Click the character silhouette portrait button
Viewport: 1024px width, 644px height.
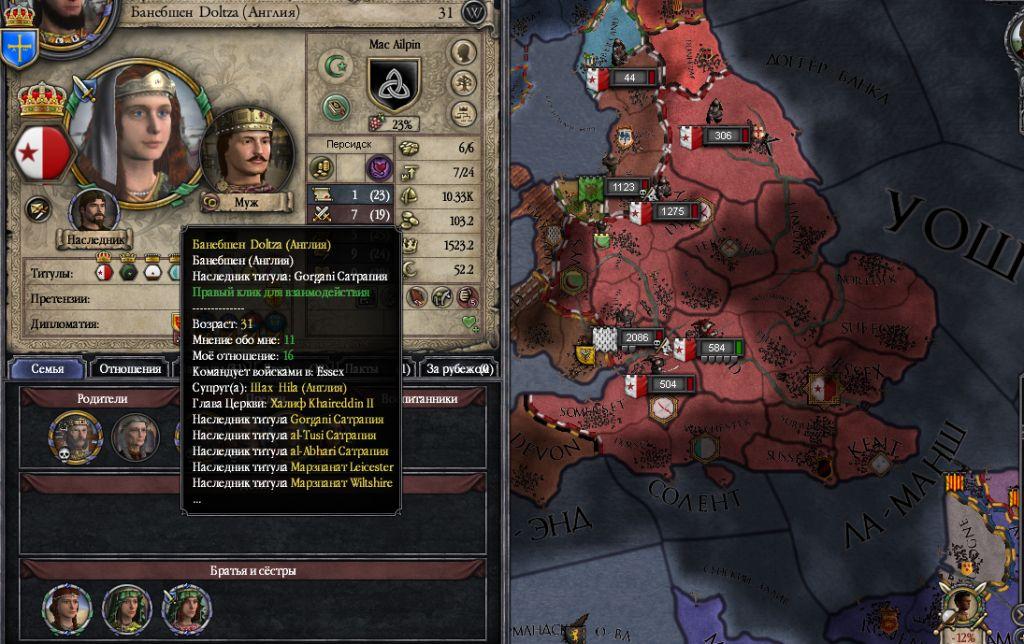point(462,52)
